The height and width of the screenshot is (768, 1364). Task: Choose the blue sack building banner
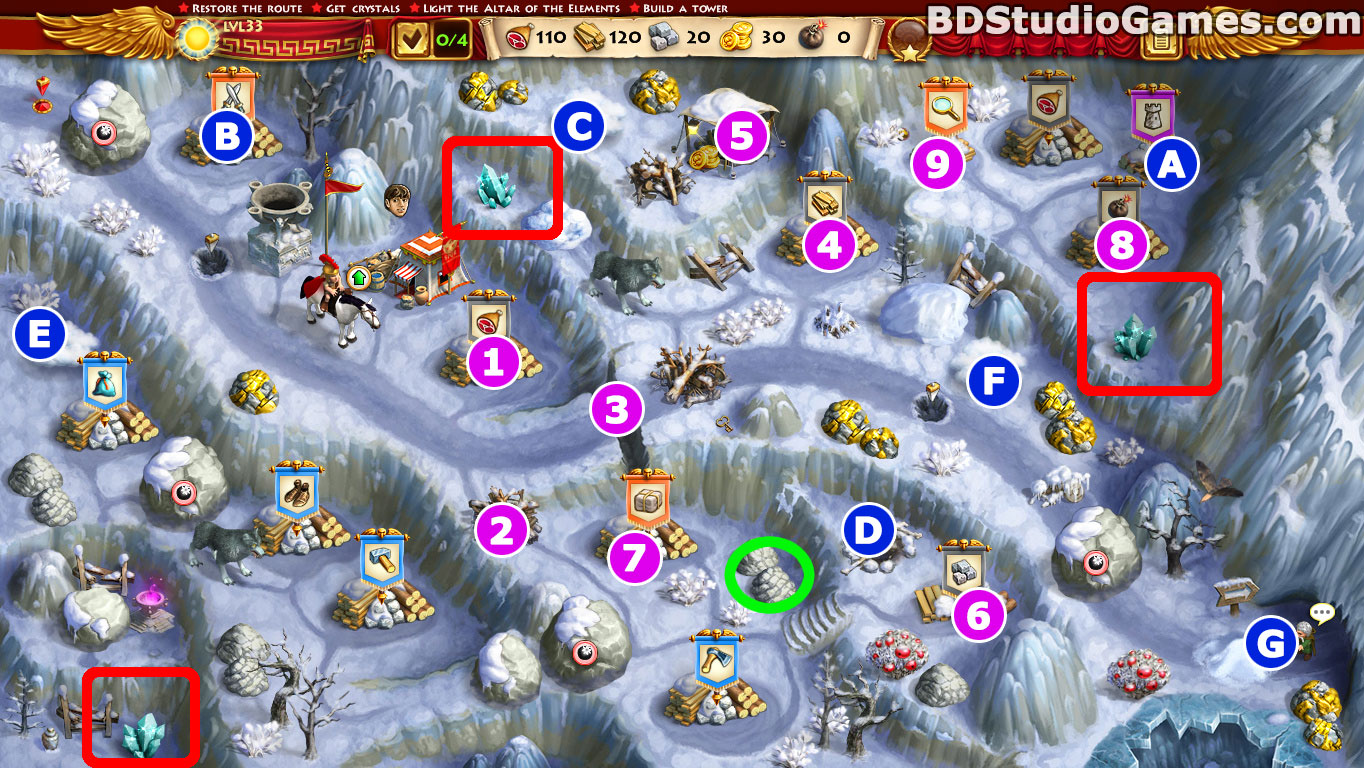(105, 381)
